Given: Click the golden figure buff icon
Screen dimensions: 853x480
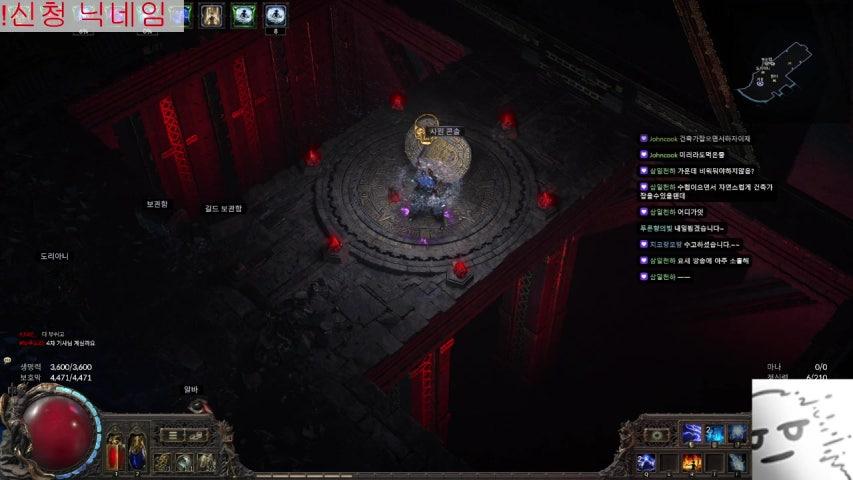Looking at the screenshot, I should coord(211,14).
